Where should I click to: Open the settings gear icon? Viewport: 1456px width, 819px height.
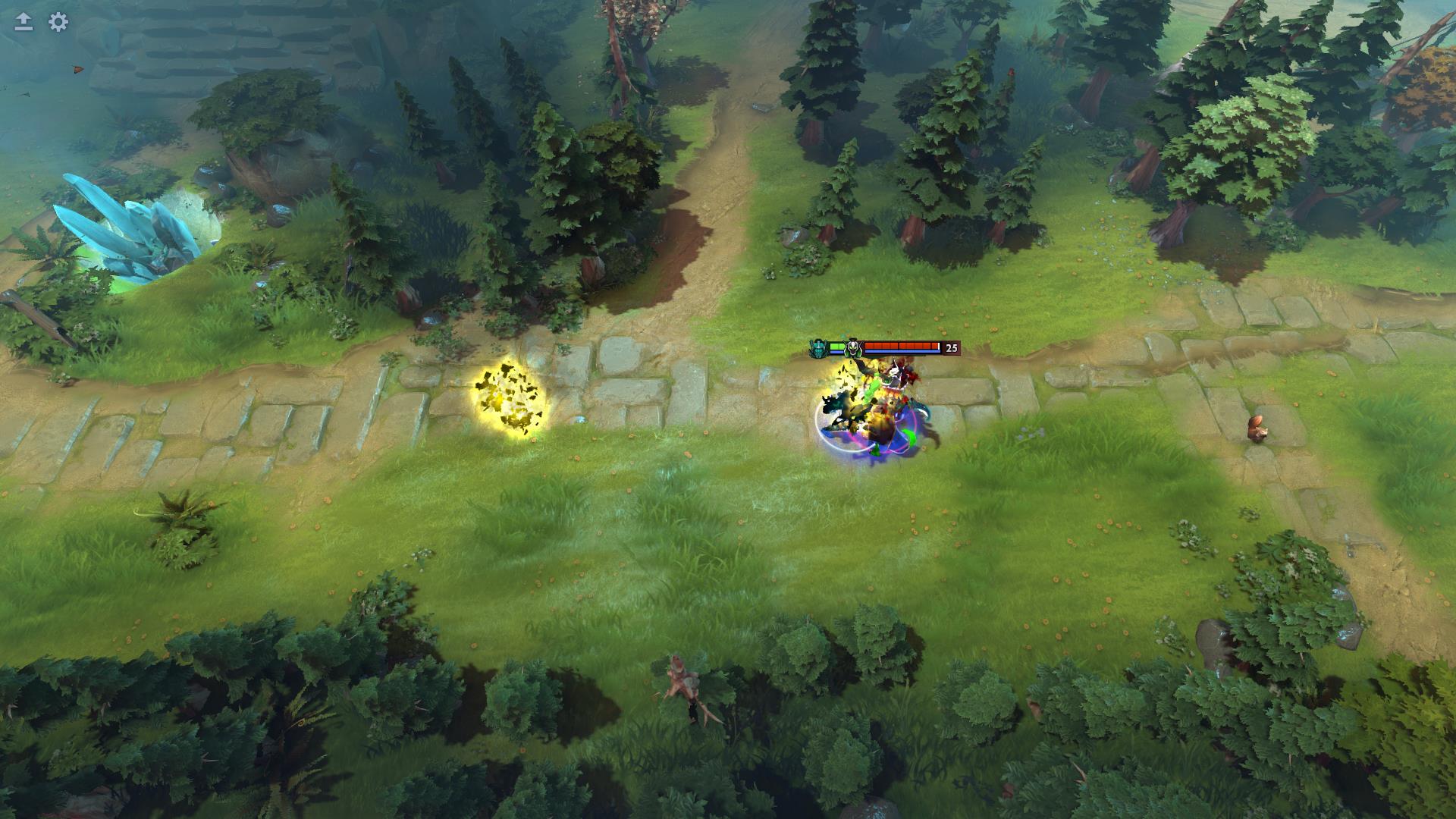[57, 22]
